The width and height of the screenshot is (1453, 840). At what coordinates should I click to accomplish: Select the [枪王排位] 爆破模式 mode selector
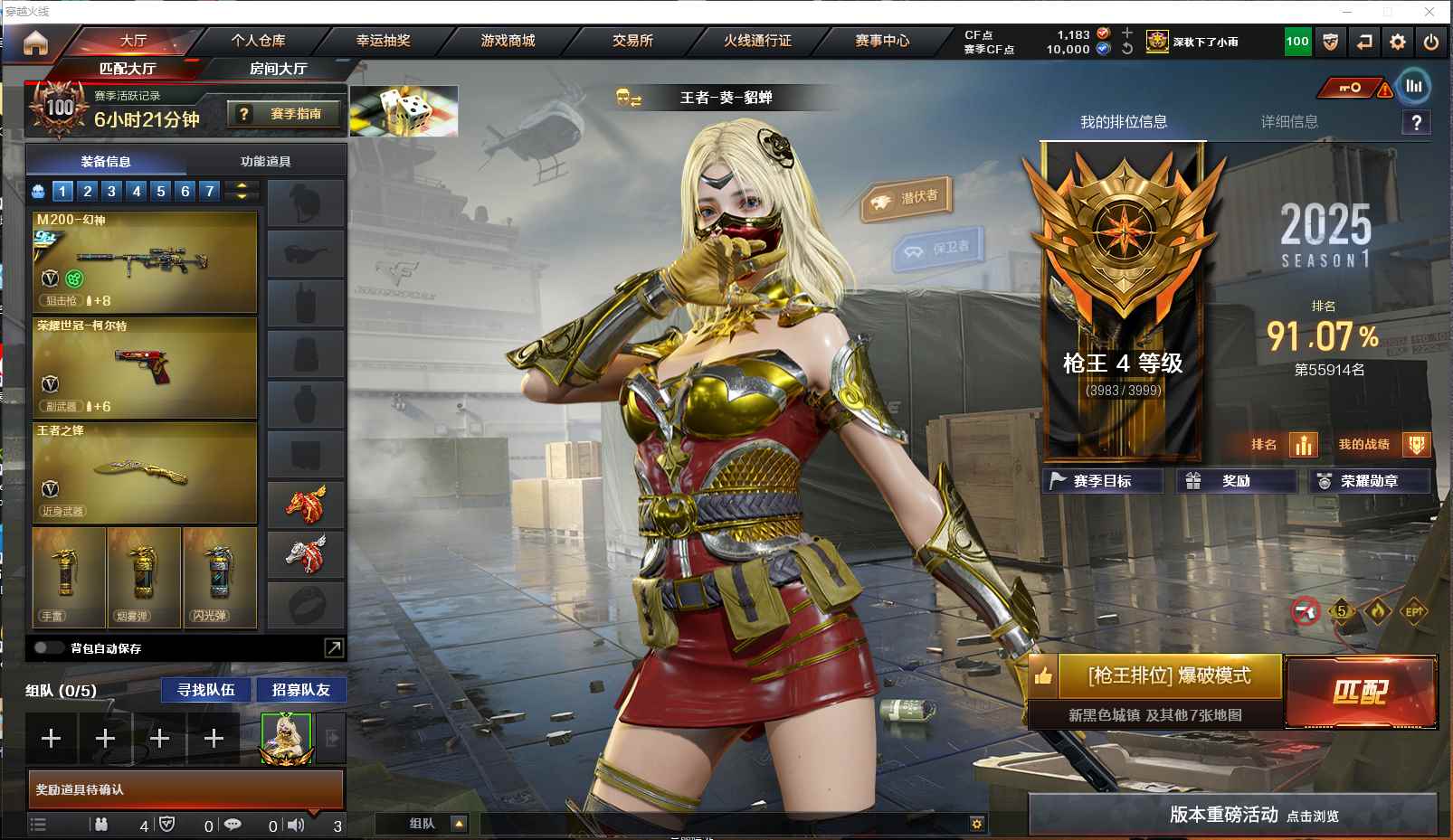pyautogui.click(x=1168, y=675)
